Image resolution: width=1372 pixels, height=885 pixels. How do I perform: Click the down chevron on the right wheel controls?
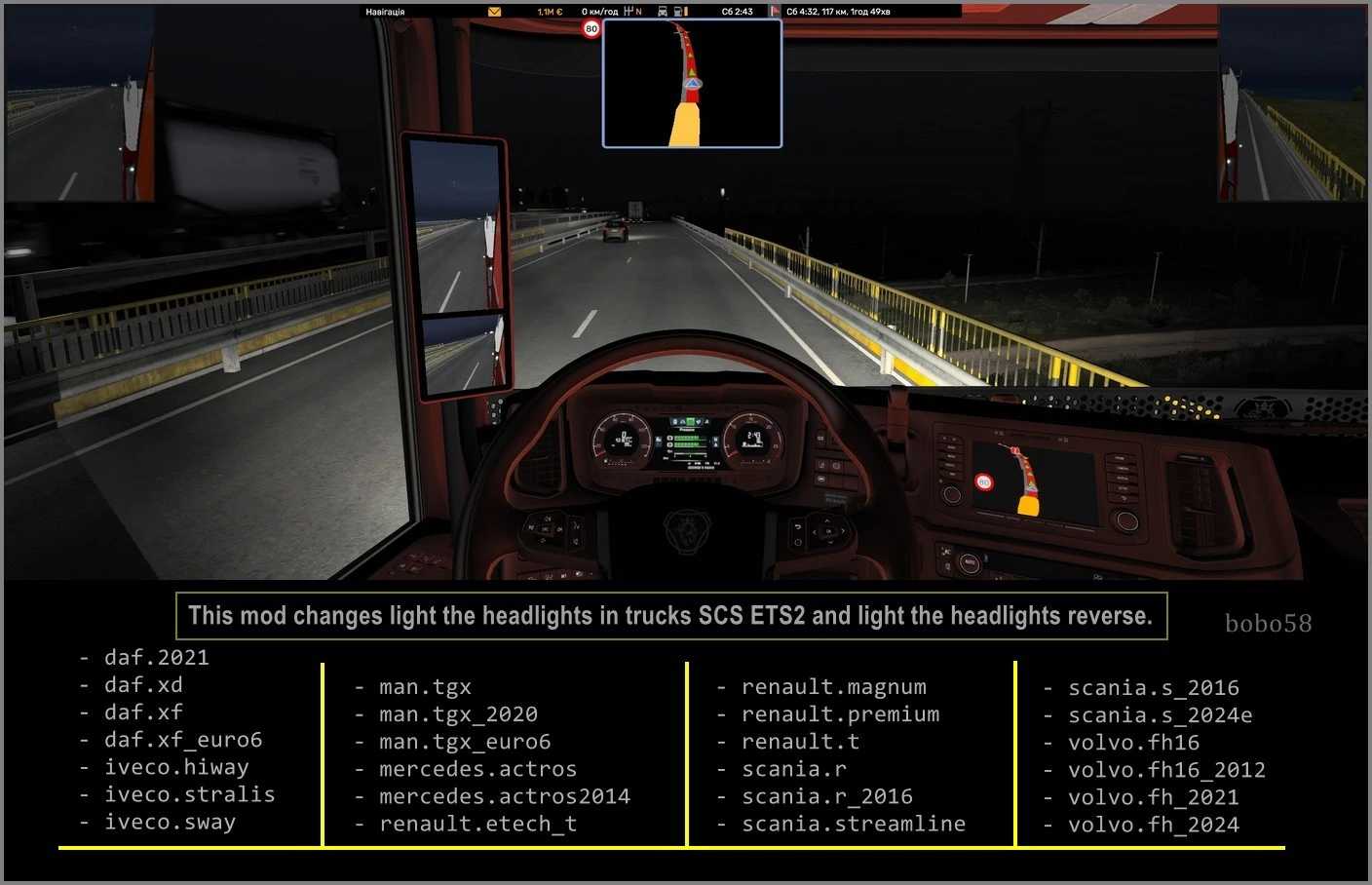click(827, 541)
